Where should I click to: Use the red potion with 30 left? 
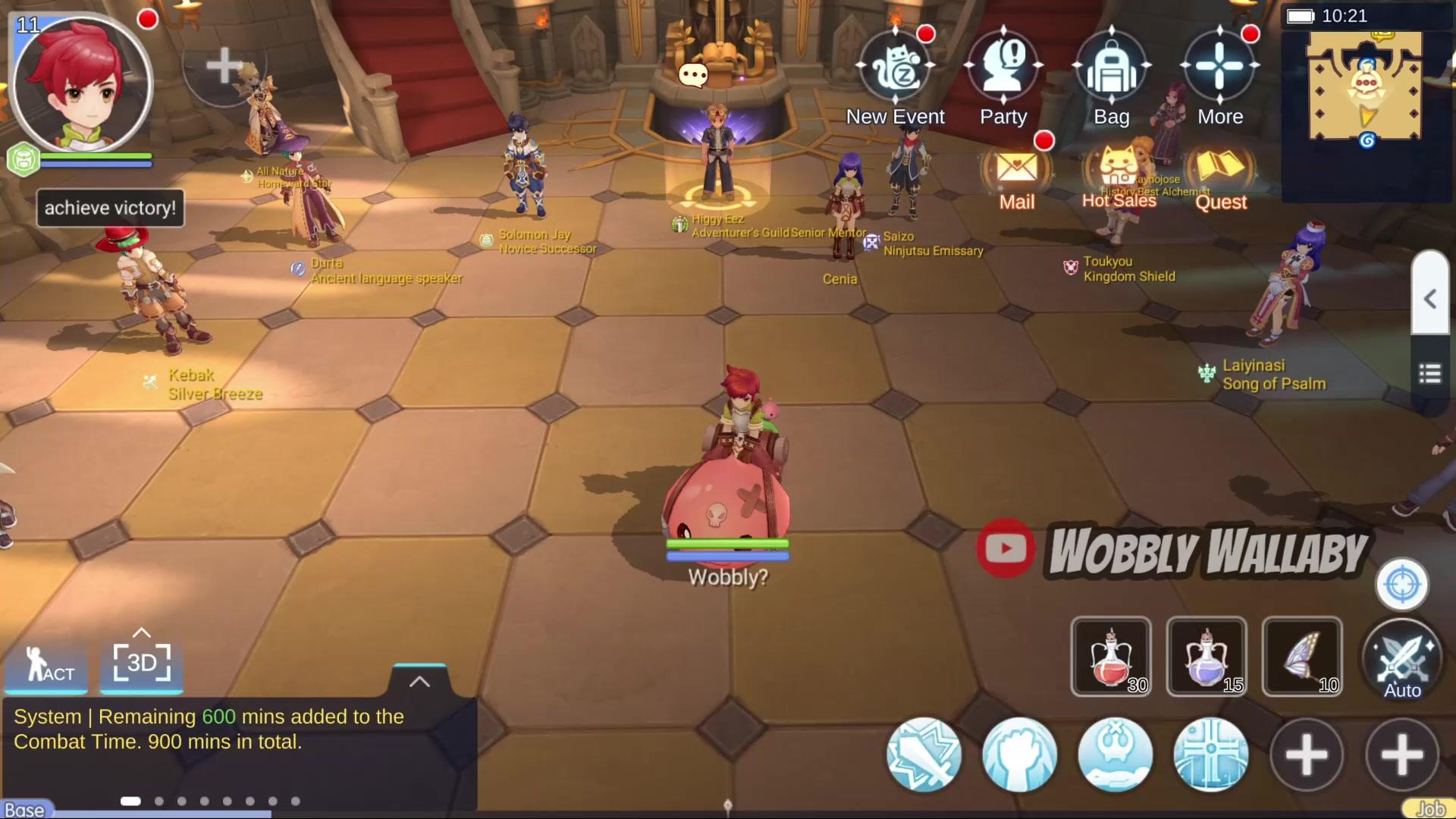click(x=1111, y=657)
